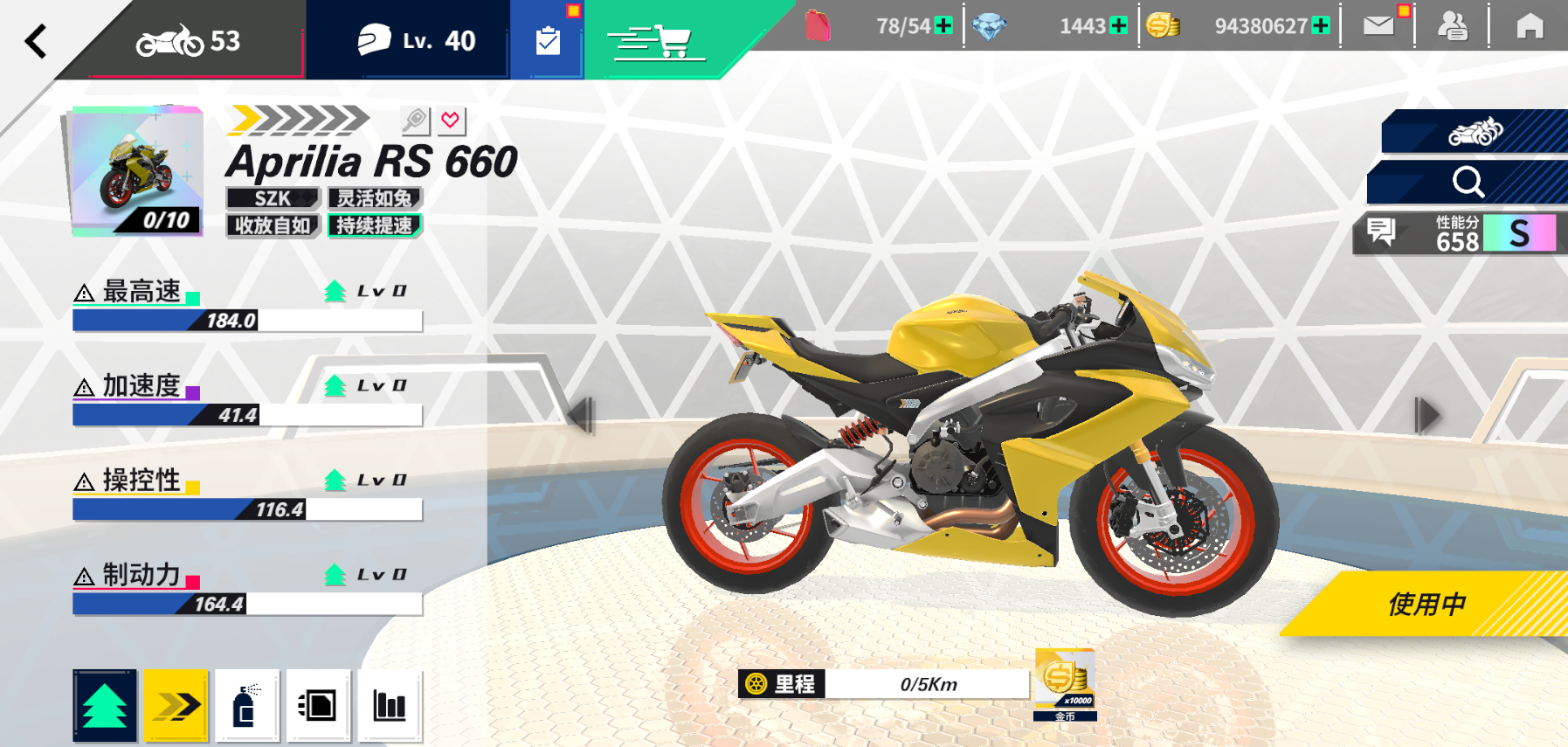Show the next motorcycle with right arrow
Viewport: 1568px width, 747px height.
1426,414
